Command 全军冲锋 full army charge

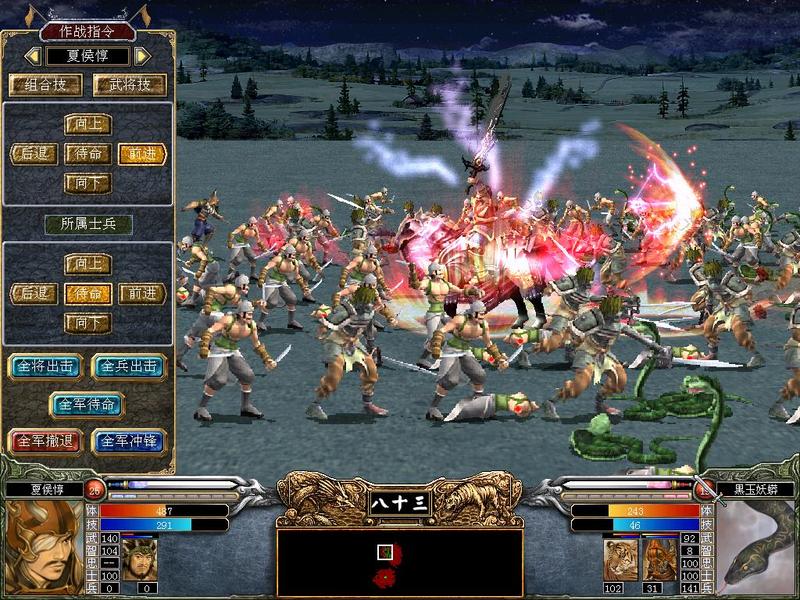coord(129,441)
